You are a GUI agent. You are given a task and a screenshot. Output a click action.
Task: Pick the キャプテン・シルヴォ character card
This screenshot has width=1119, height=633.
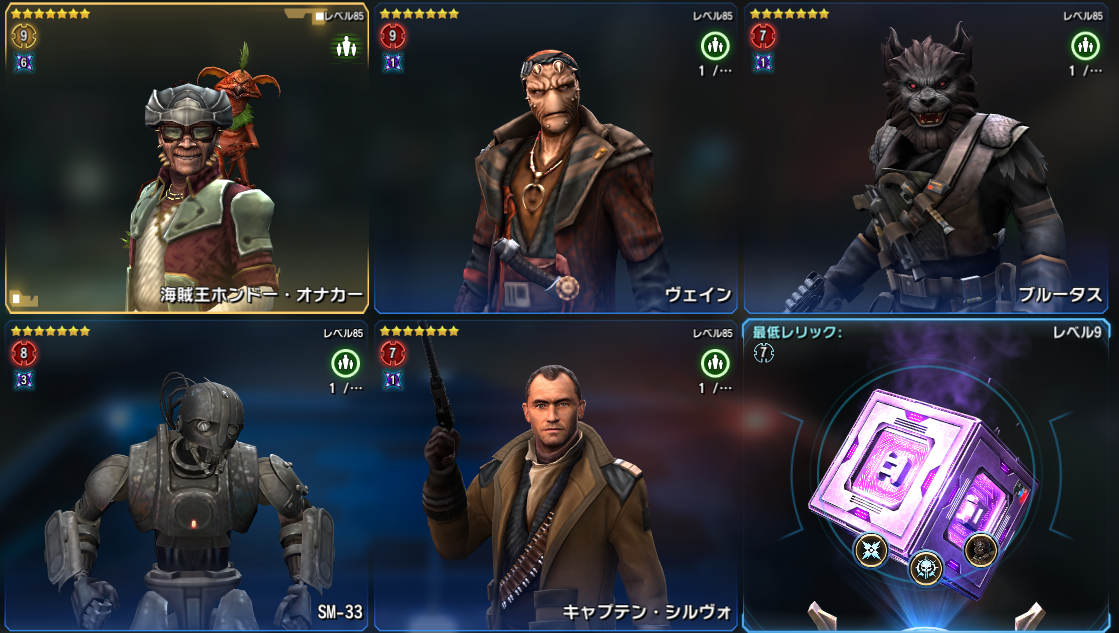[557, 478]
